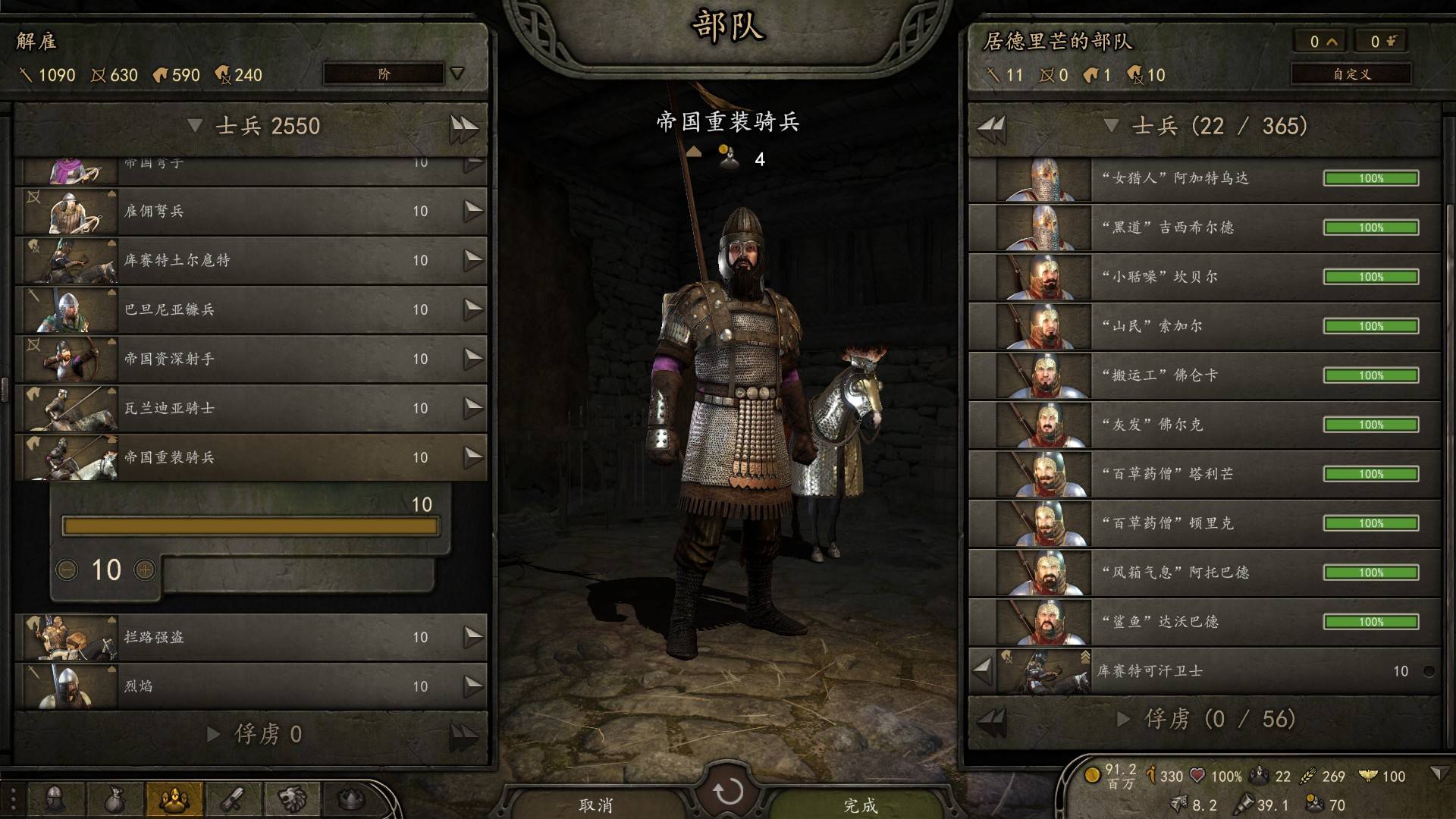The width and height of the screenshot is (1456, 819).
Task: Increase transfer amount with the plus button
Action: (x=145, y=570)
